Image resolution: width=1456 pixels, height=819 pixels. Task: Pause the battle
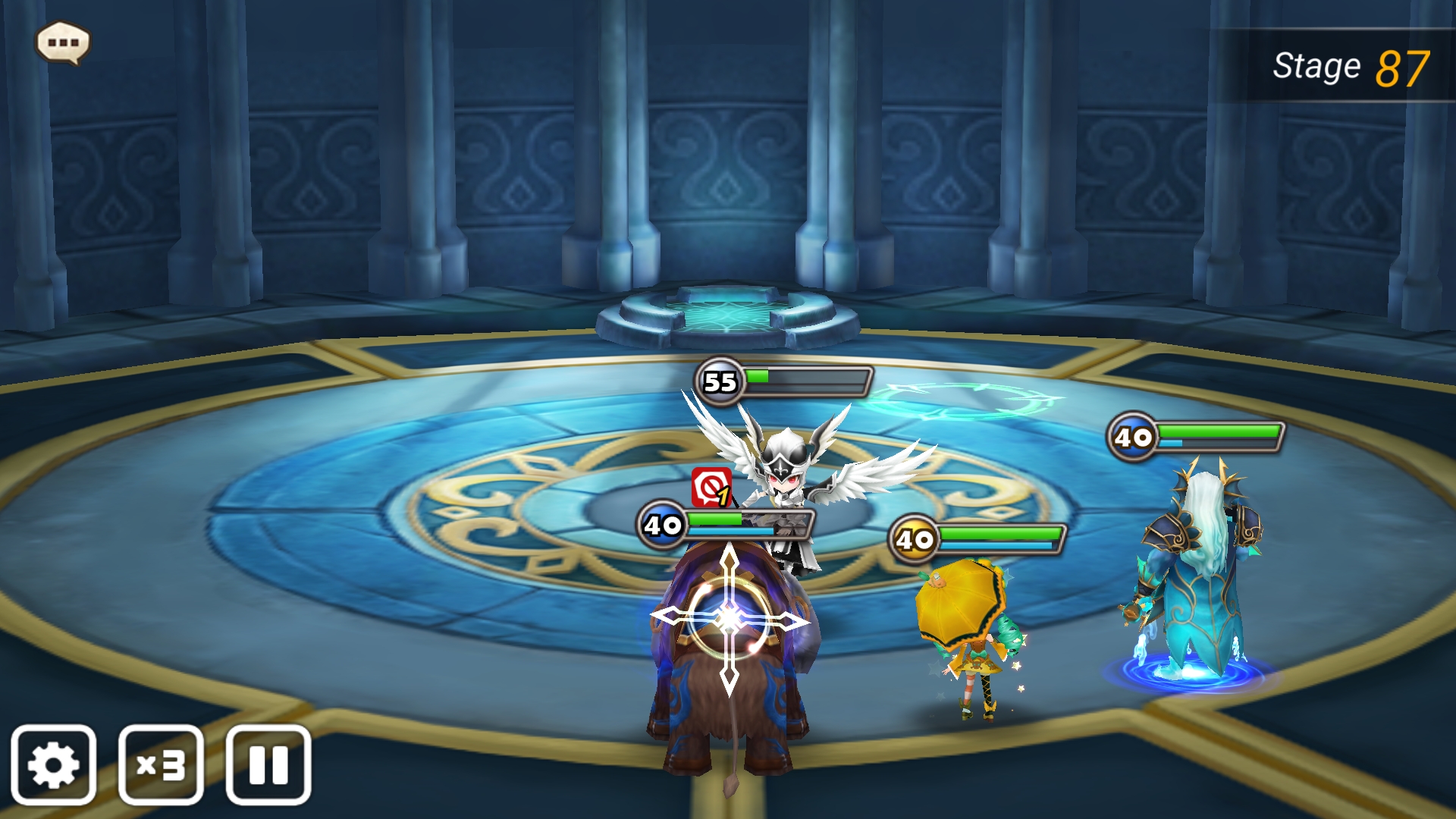(x=268, y=764)
